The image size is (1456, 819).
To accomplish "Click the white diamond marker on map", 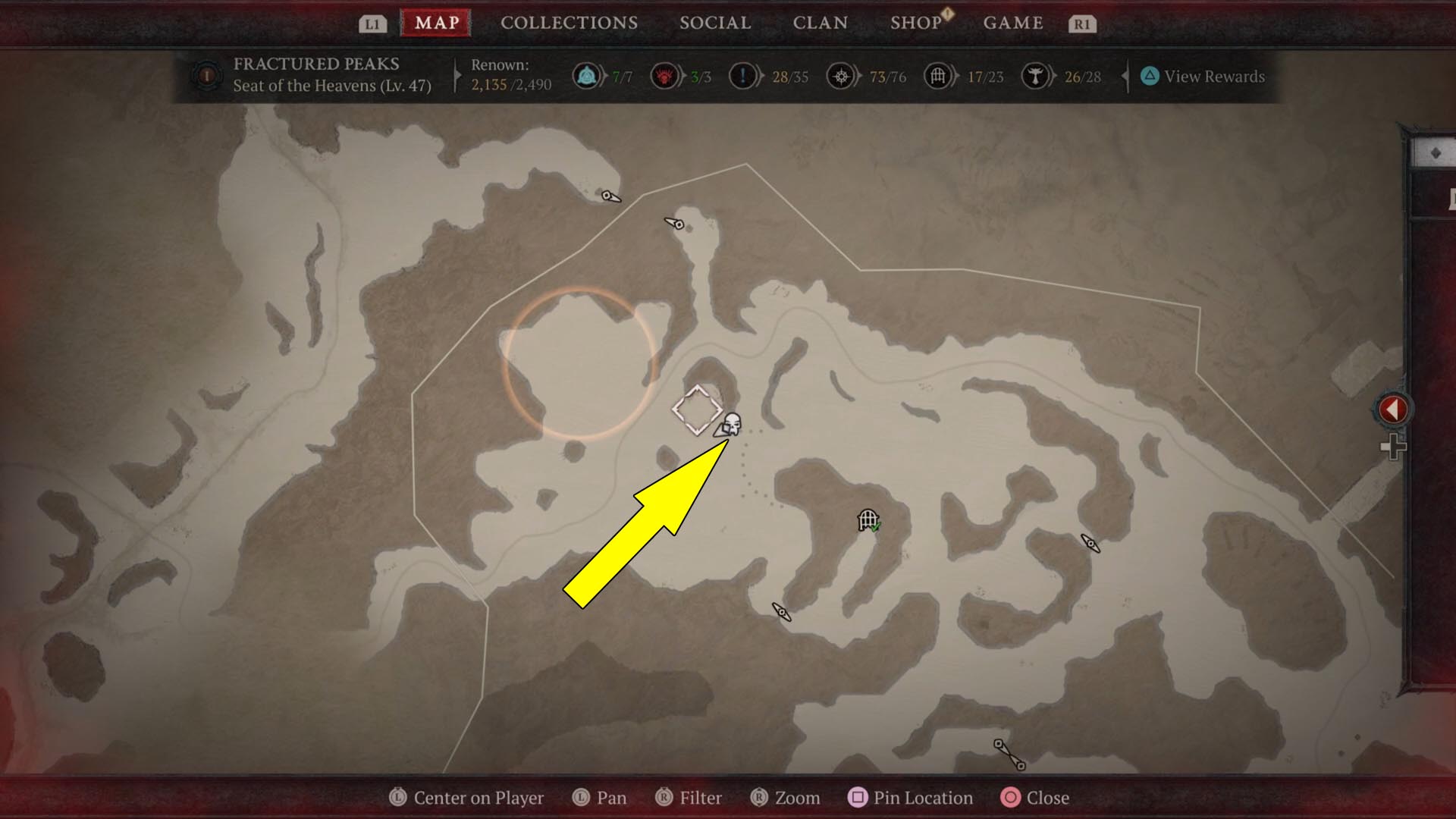I will pyautogui.click(x=696, y=410).
